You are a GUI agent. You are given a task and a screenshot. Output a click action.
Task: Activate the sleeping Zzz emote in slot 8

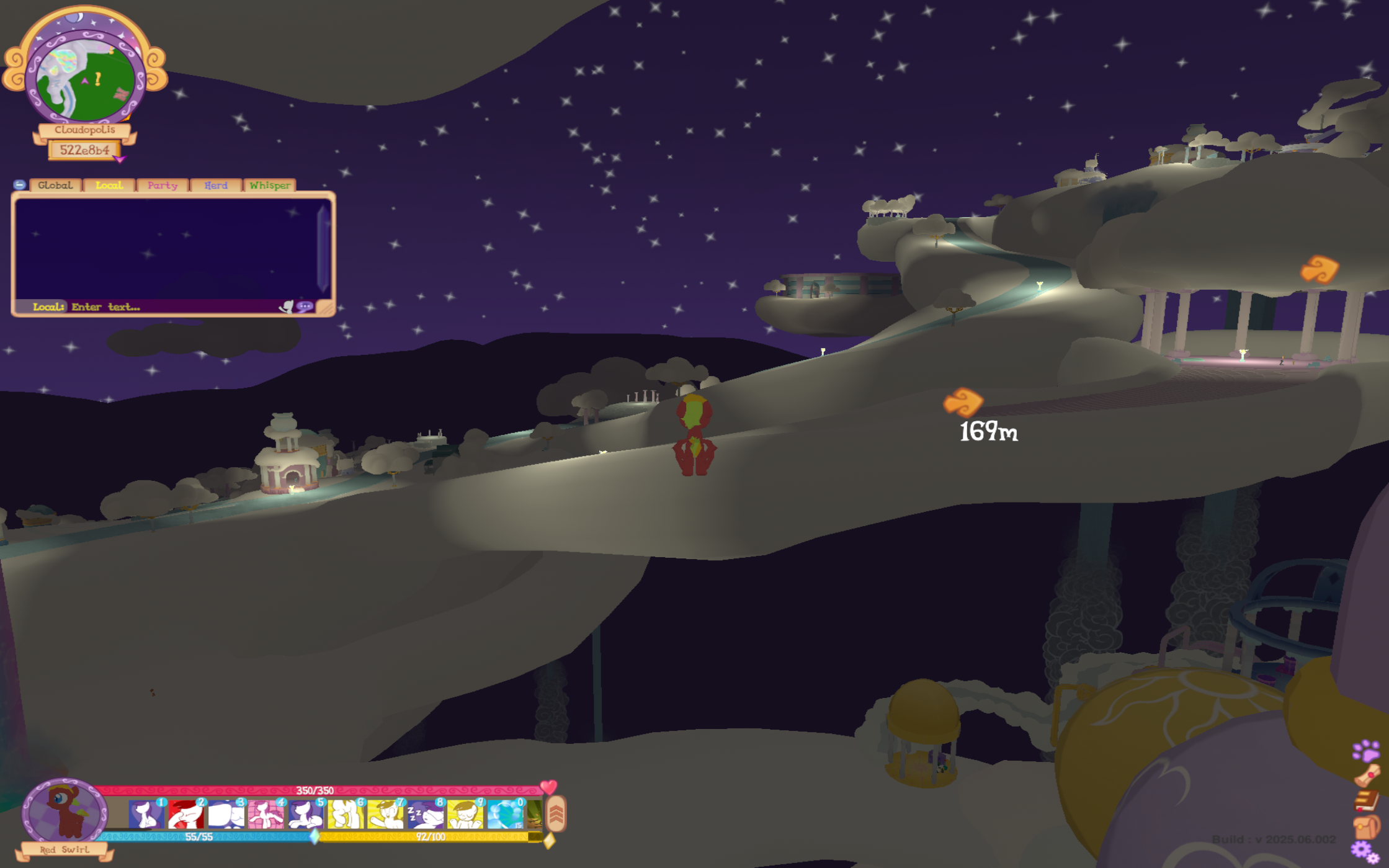tap(425, 815)
